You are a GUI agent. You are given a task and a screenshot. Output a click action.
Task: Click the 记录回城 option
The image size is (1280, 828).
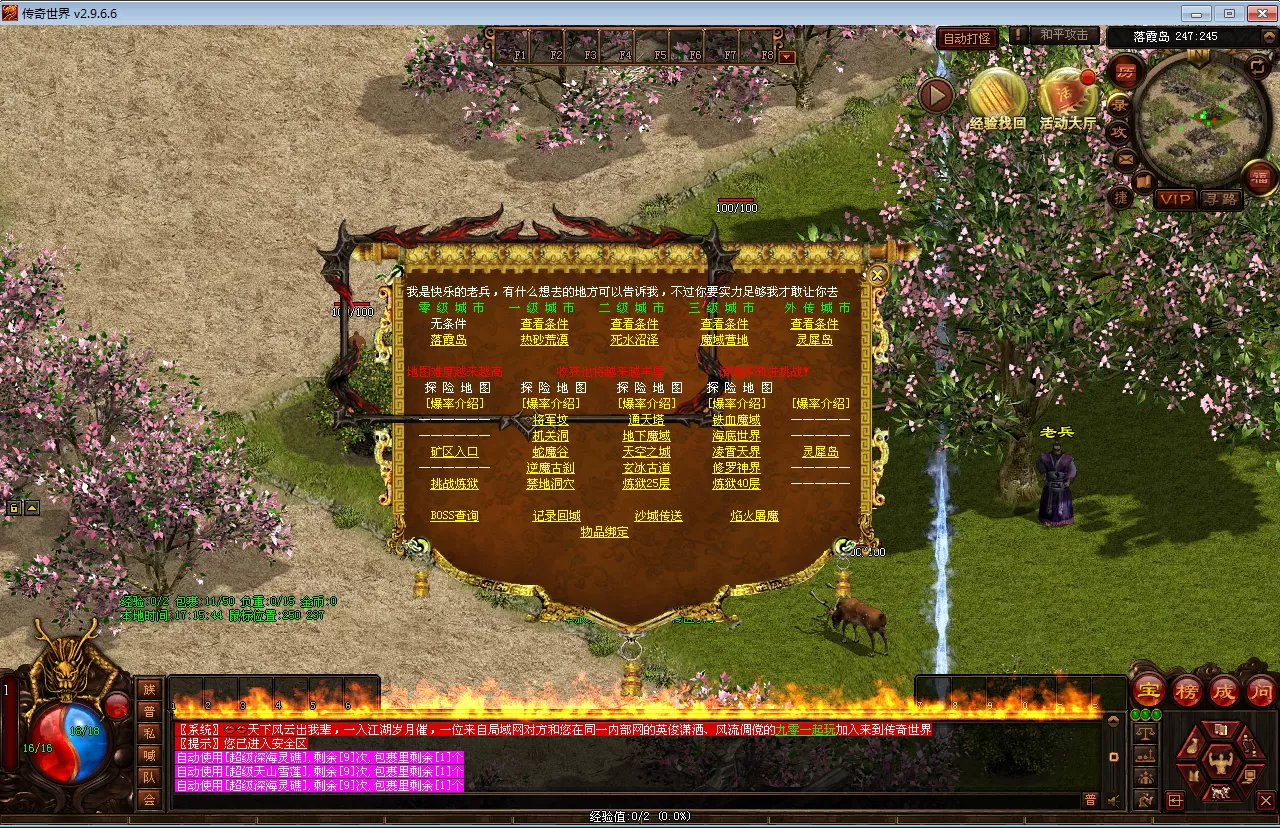coord(556,516)
